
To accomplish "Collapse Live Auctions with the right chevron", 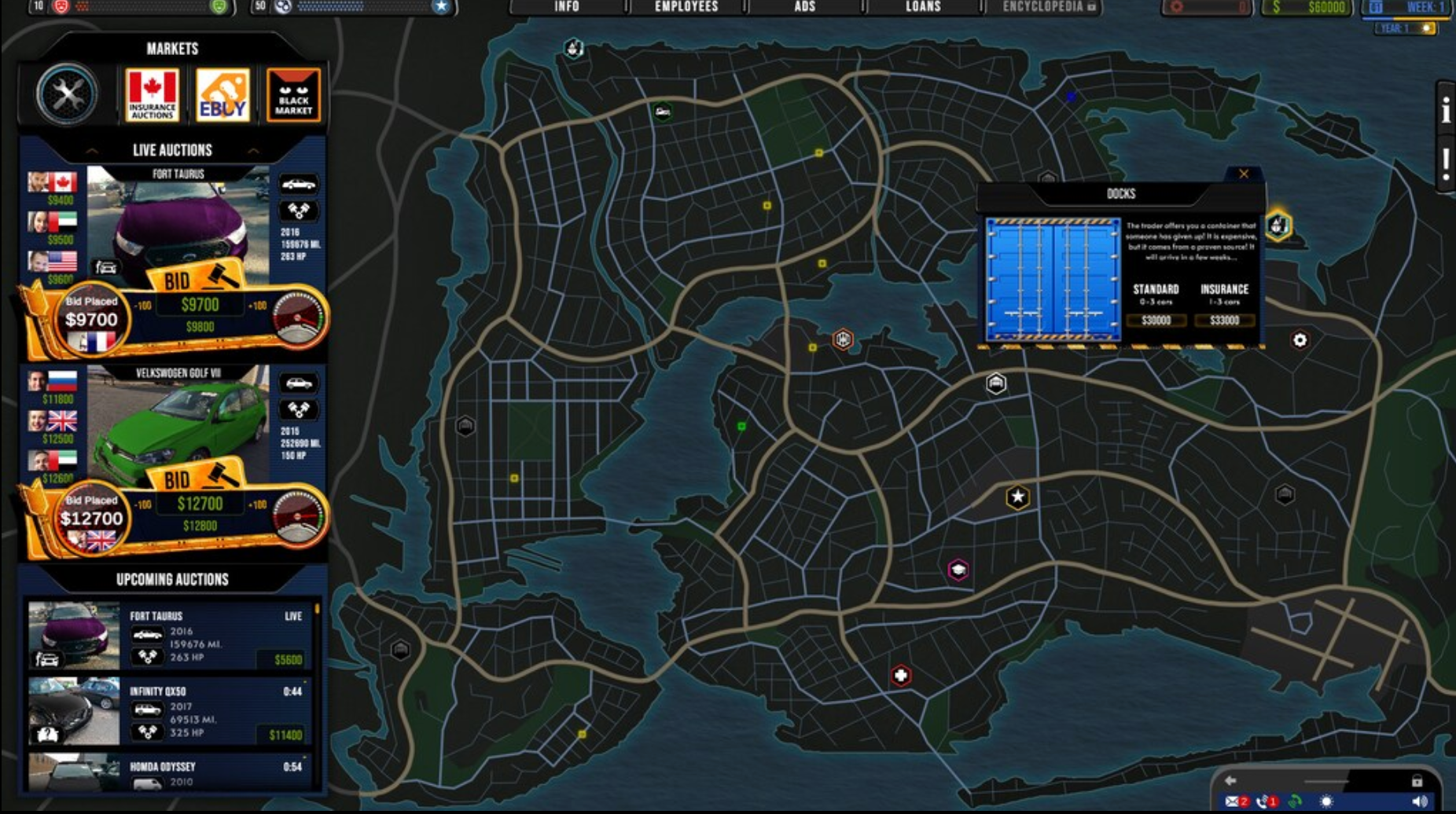I will coord(252,150).
